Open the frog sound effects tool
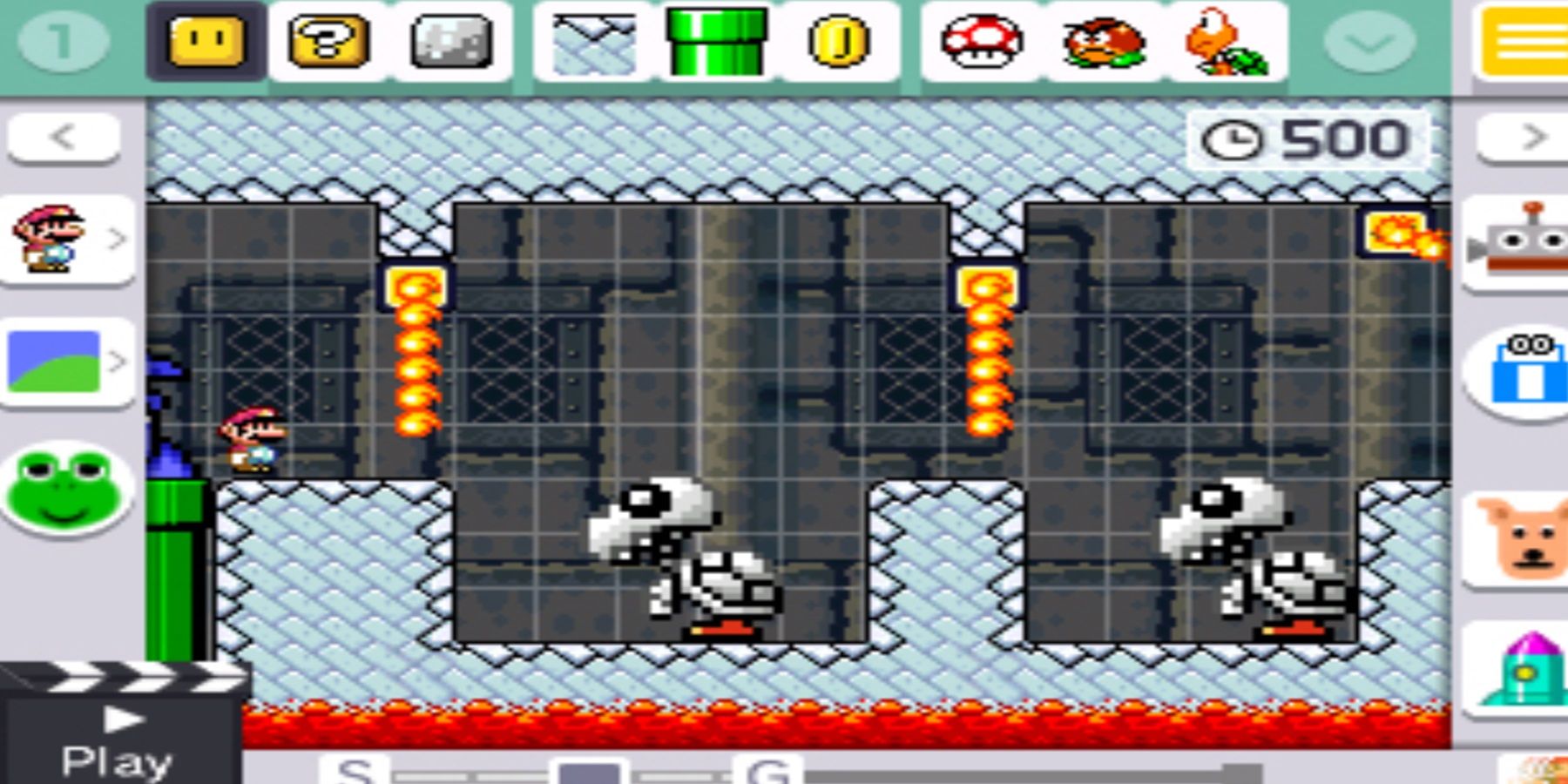The height and width of the screenshot is (784, 1568). (68, 488)
